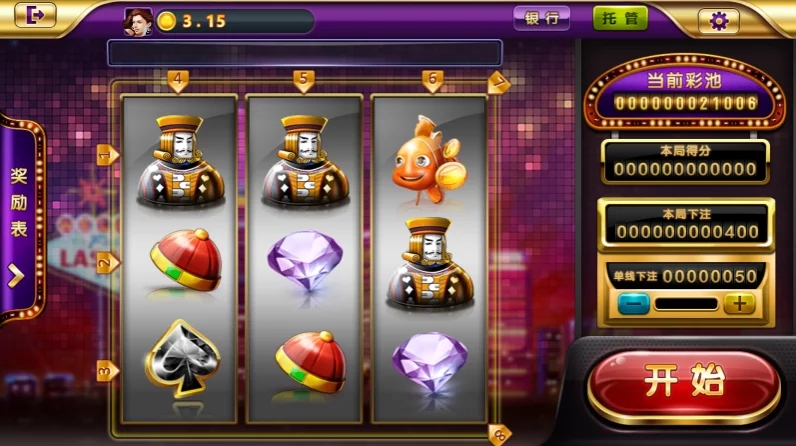Select payline marker number 8
Screen dimensions: 796x446
pos(499,433)
